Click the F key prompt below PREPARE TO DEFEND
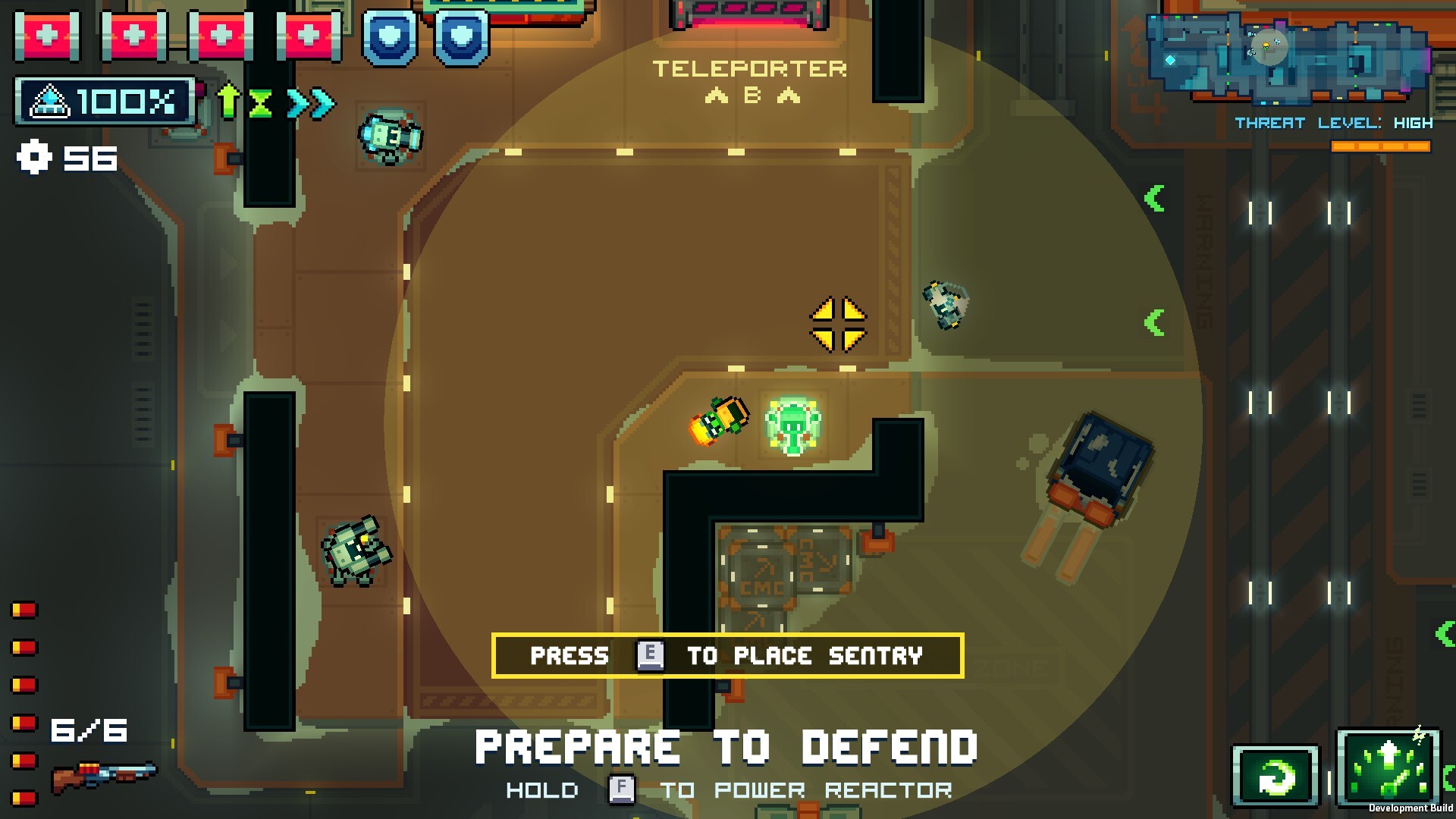Image resolution: width=1456 pixels, height=819 pixels. tap(620, 789)
